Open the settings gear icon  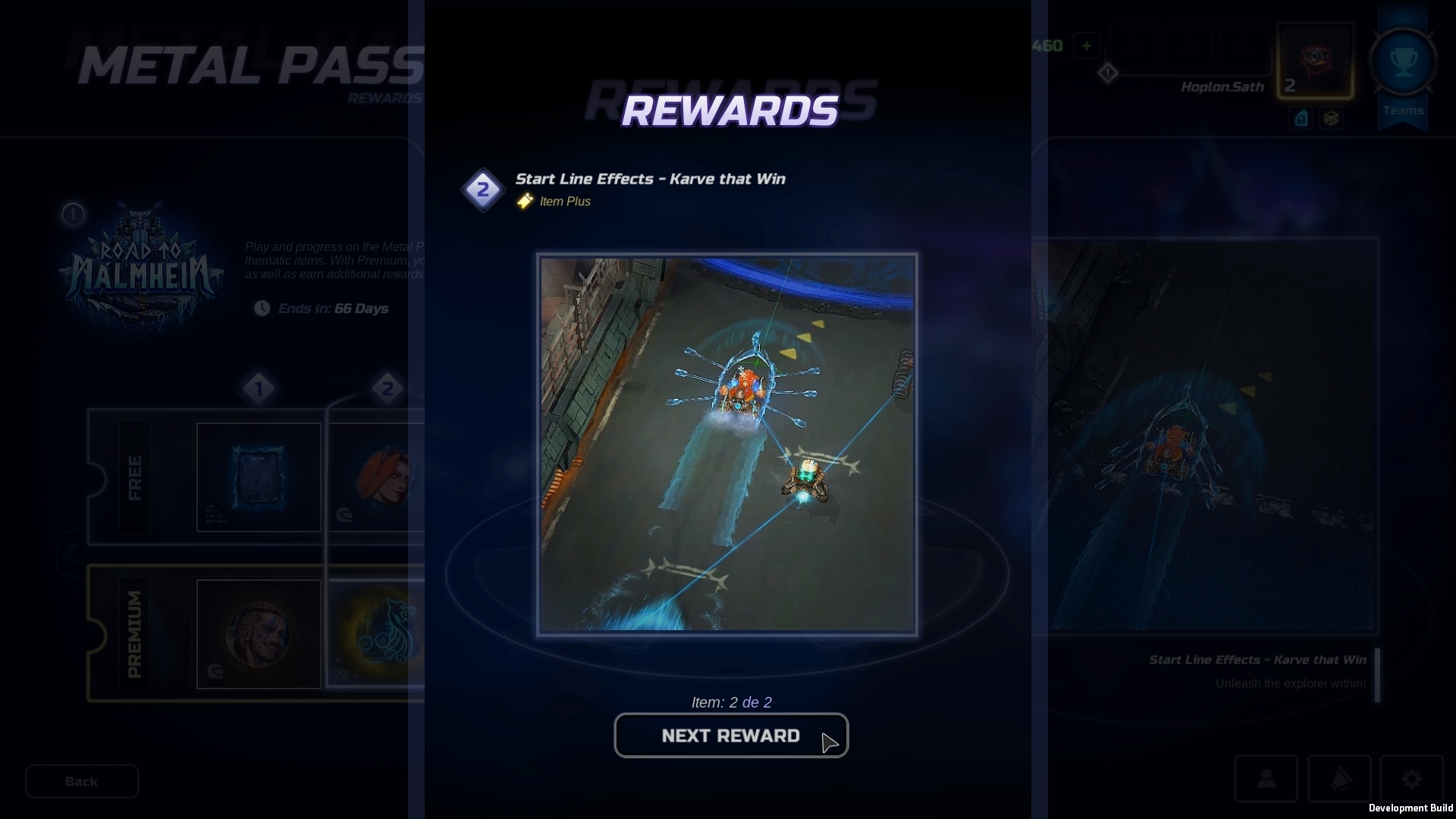[x=1410, y=778]
